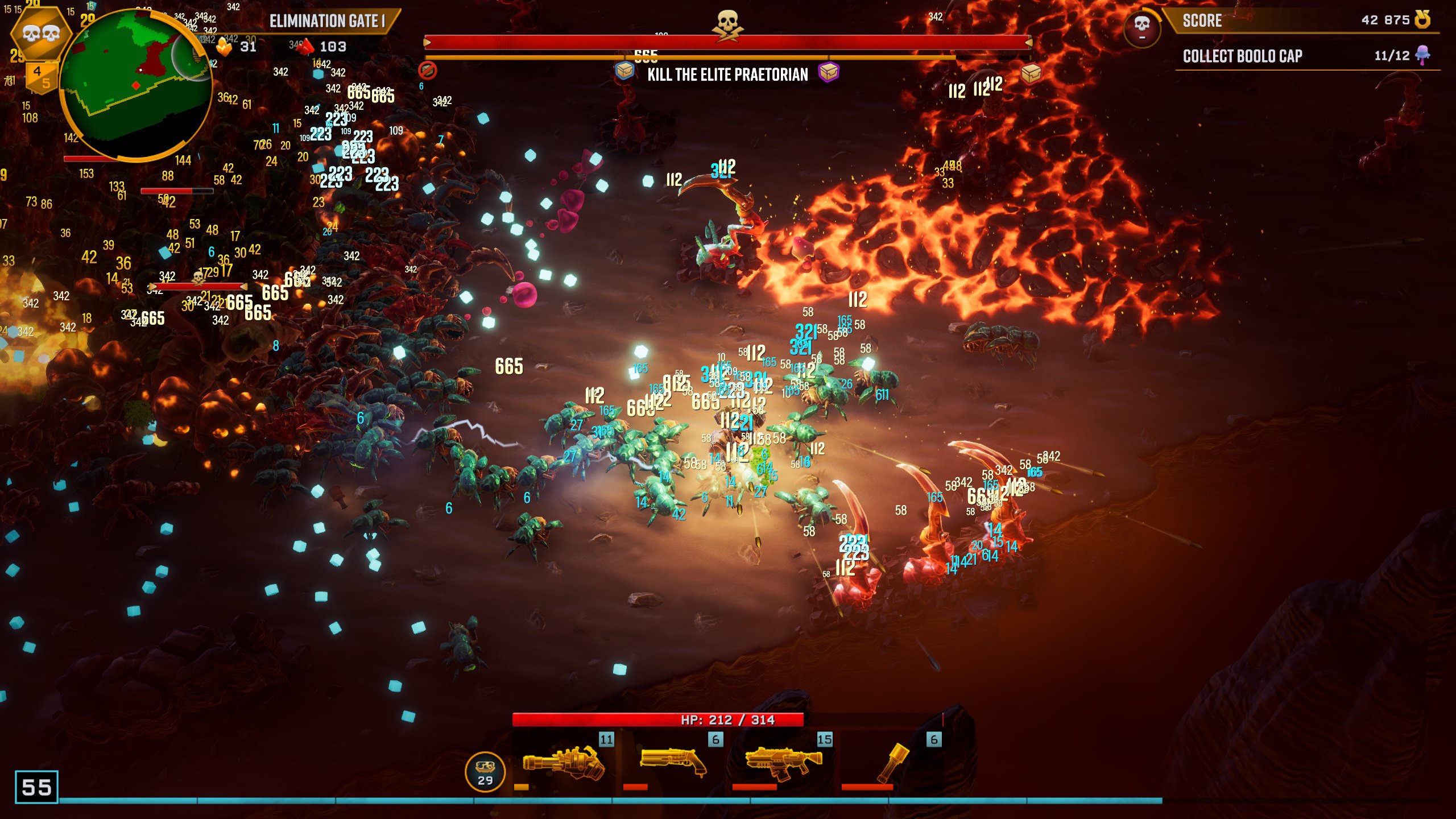Click the skull-and-lightning boss marker
1456x819 pixels.
727,25
